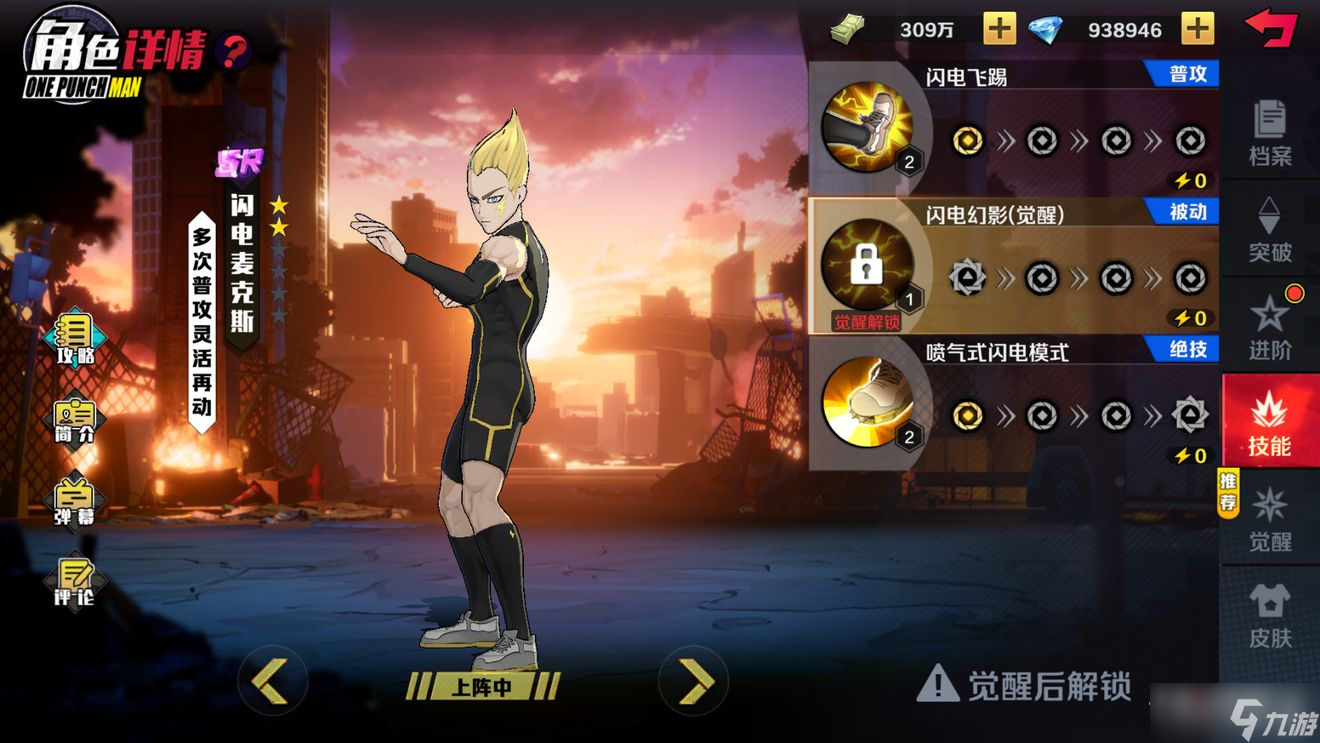Viewport: 1320px width, 743px height.
Task: Switch to the 觉醒 awakening tab
Action: (1272, 520)
